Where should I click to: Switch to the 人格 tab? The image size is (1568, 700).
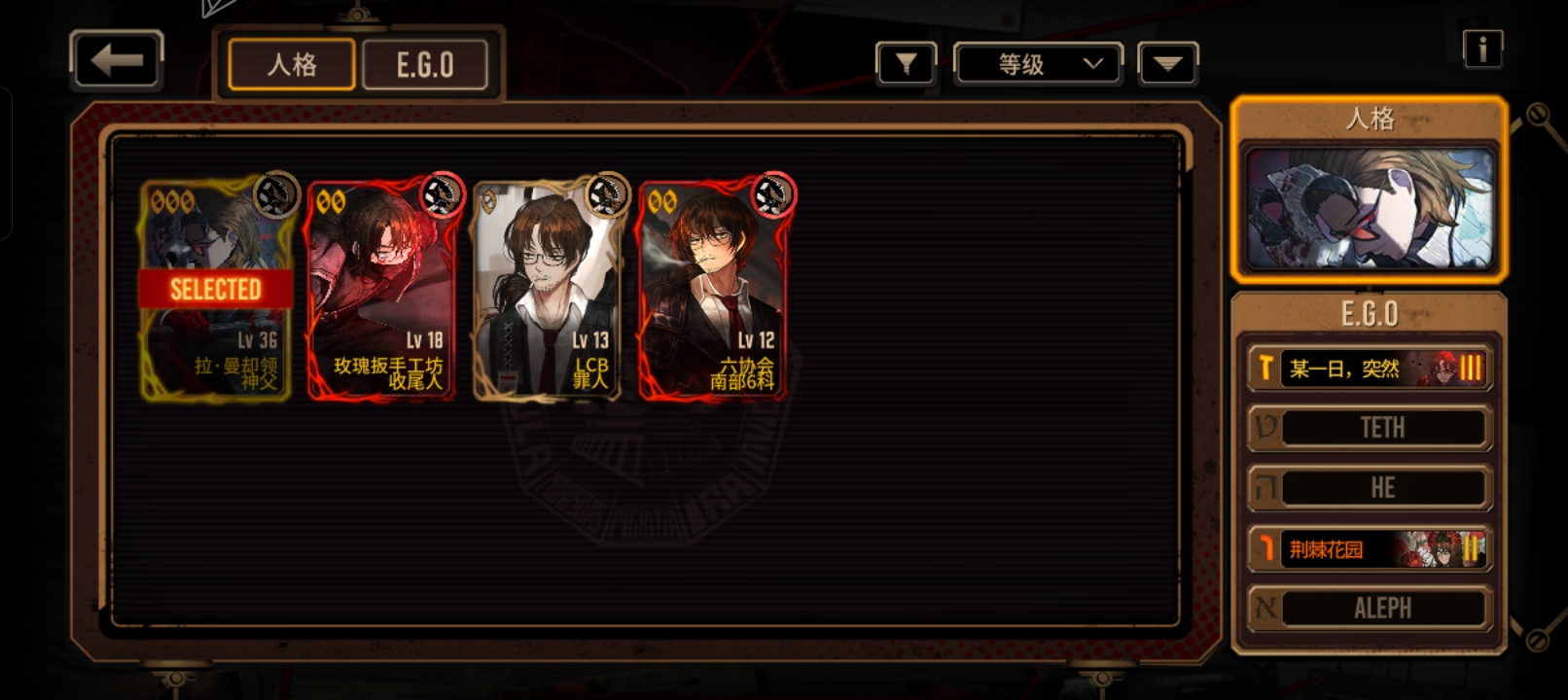tap(292, 65)
